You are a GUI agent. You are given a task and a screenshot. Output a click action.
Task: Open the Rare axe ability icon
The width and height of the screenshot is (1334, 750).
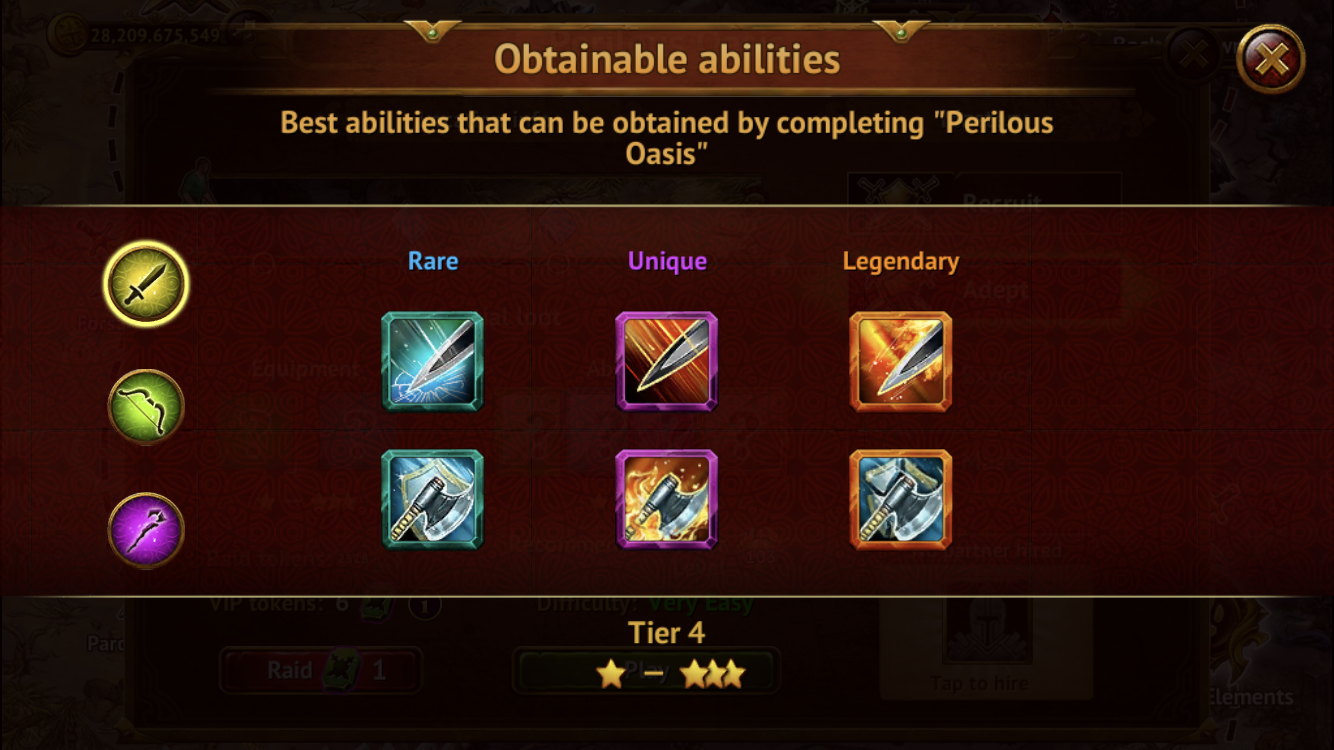[432, 499]
